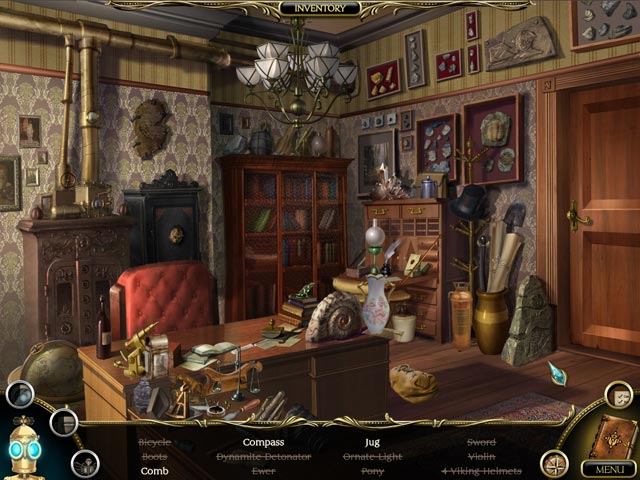
Task: Open the Inventory panel at the top
Action: point(319,8)
